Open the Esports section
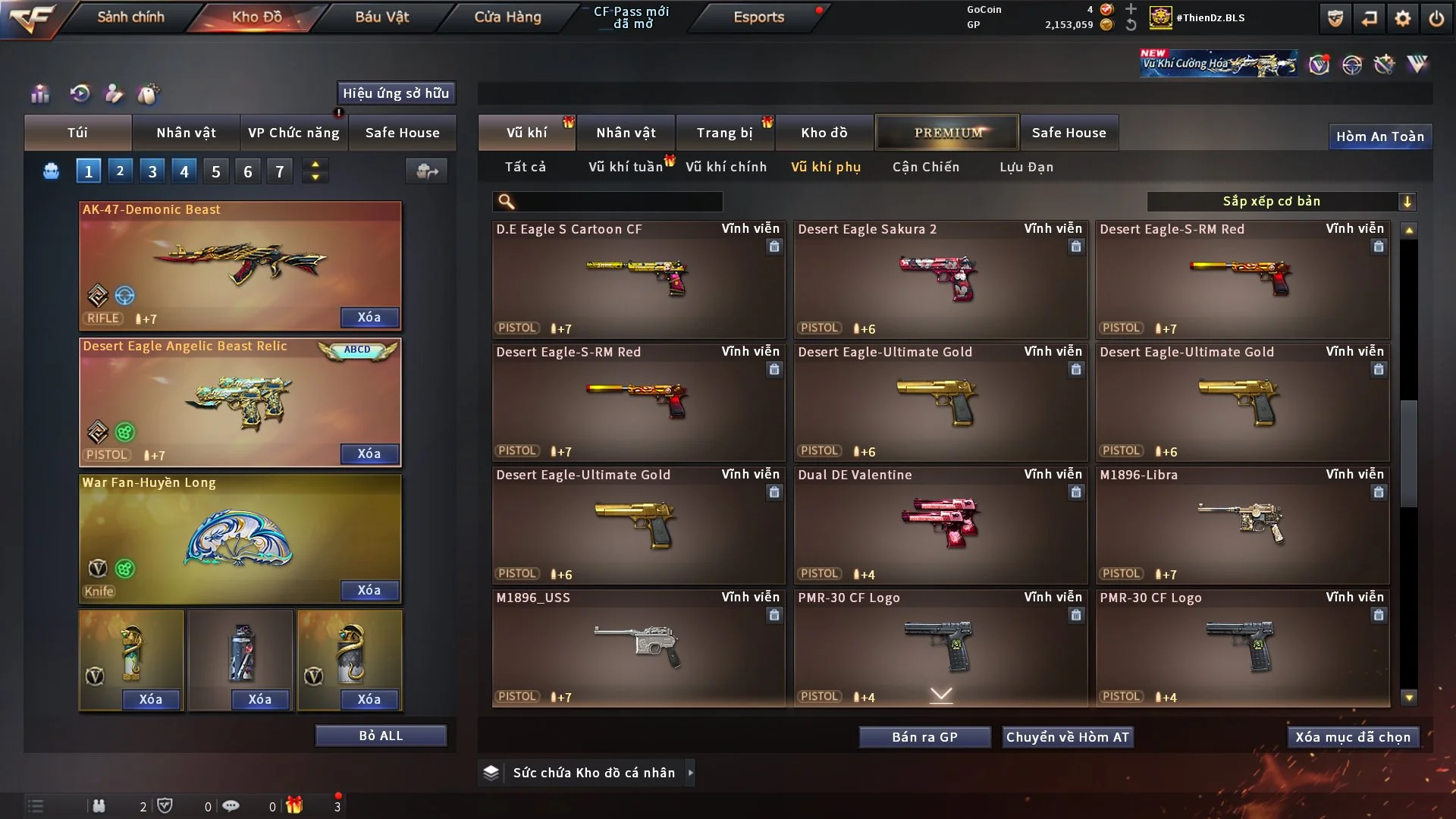The image size is (1456, 819). [758, 17]
